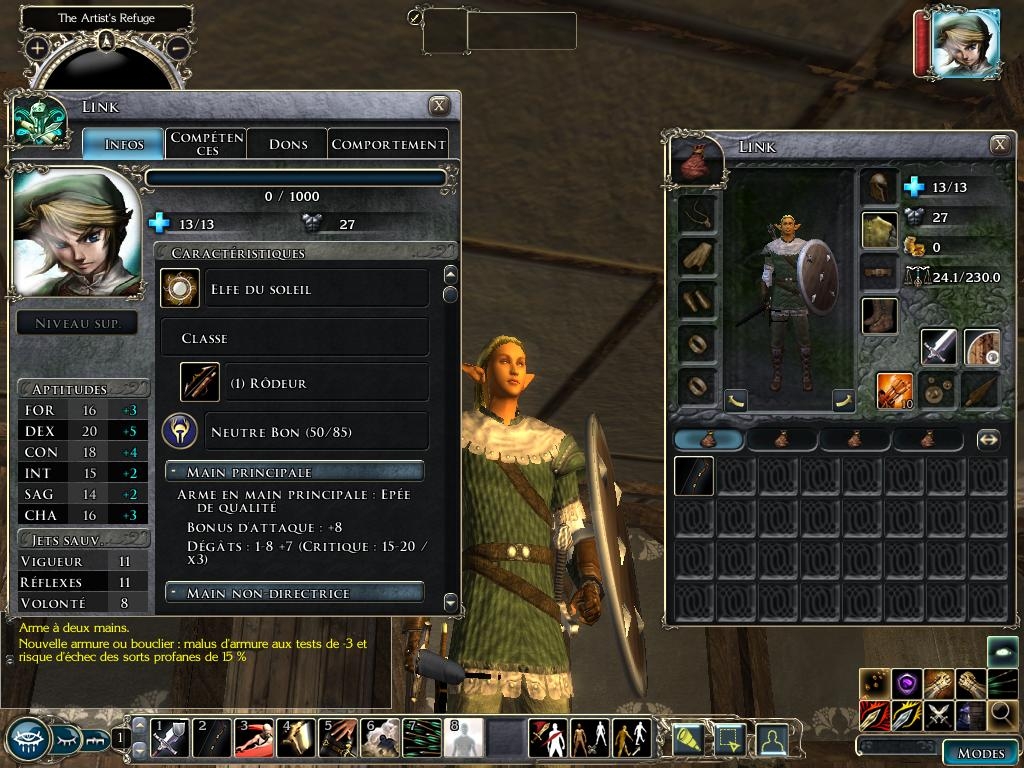Click the equipped sword weapon slot

[938, 347]
